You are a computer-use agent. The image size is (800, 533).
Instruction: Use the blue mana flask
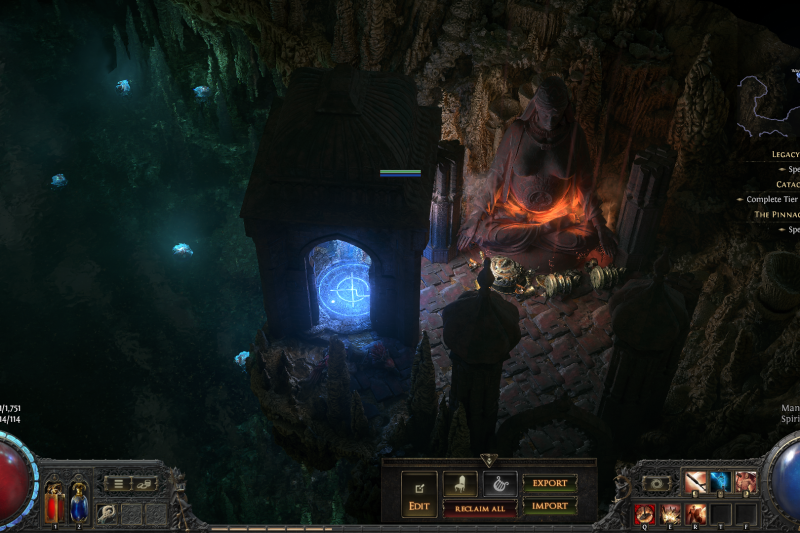[x=79, y=505]
